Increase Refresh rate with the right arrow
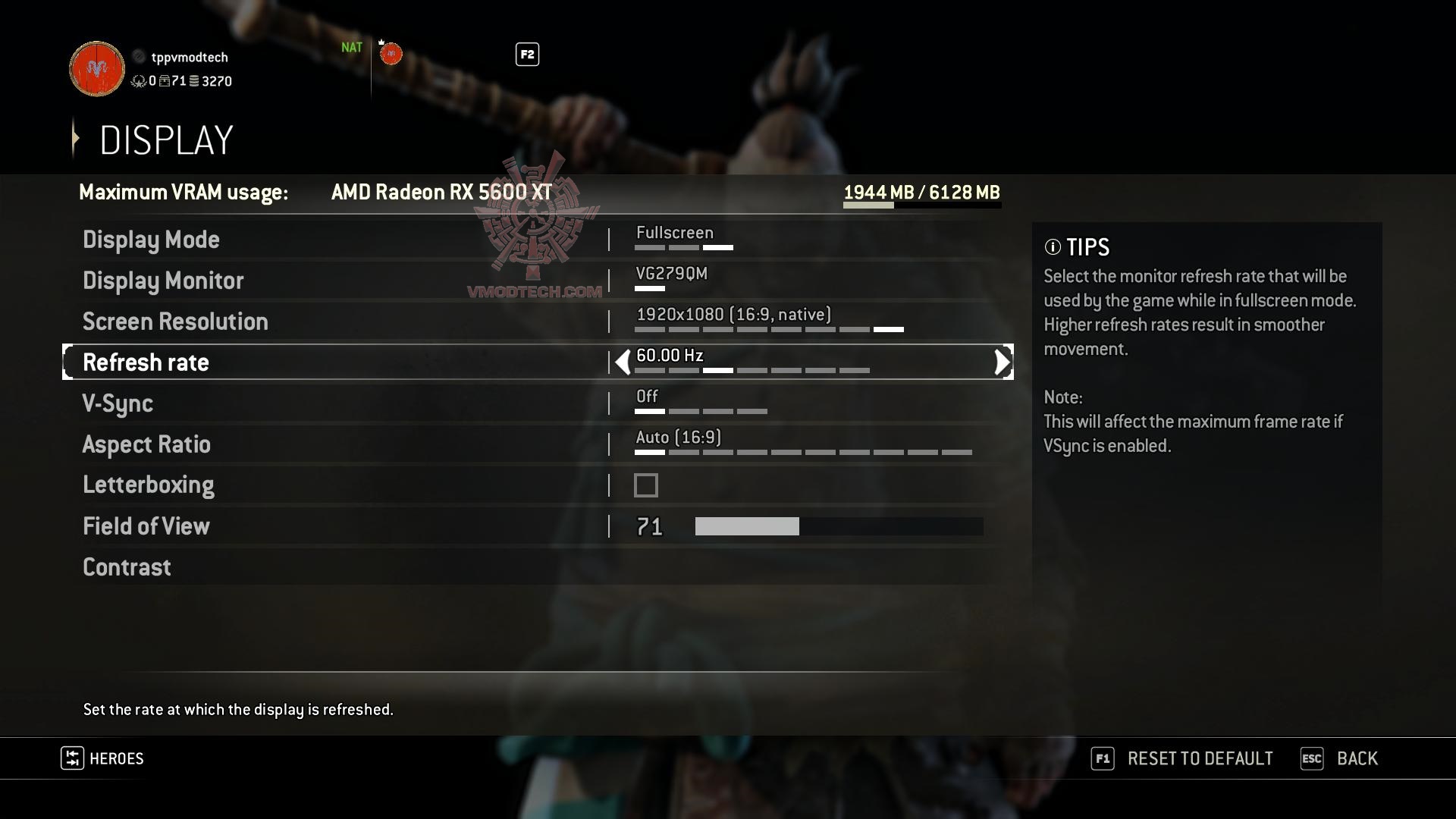 tap(1002, 362)
